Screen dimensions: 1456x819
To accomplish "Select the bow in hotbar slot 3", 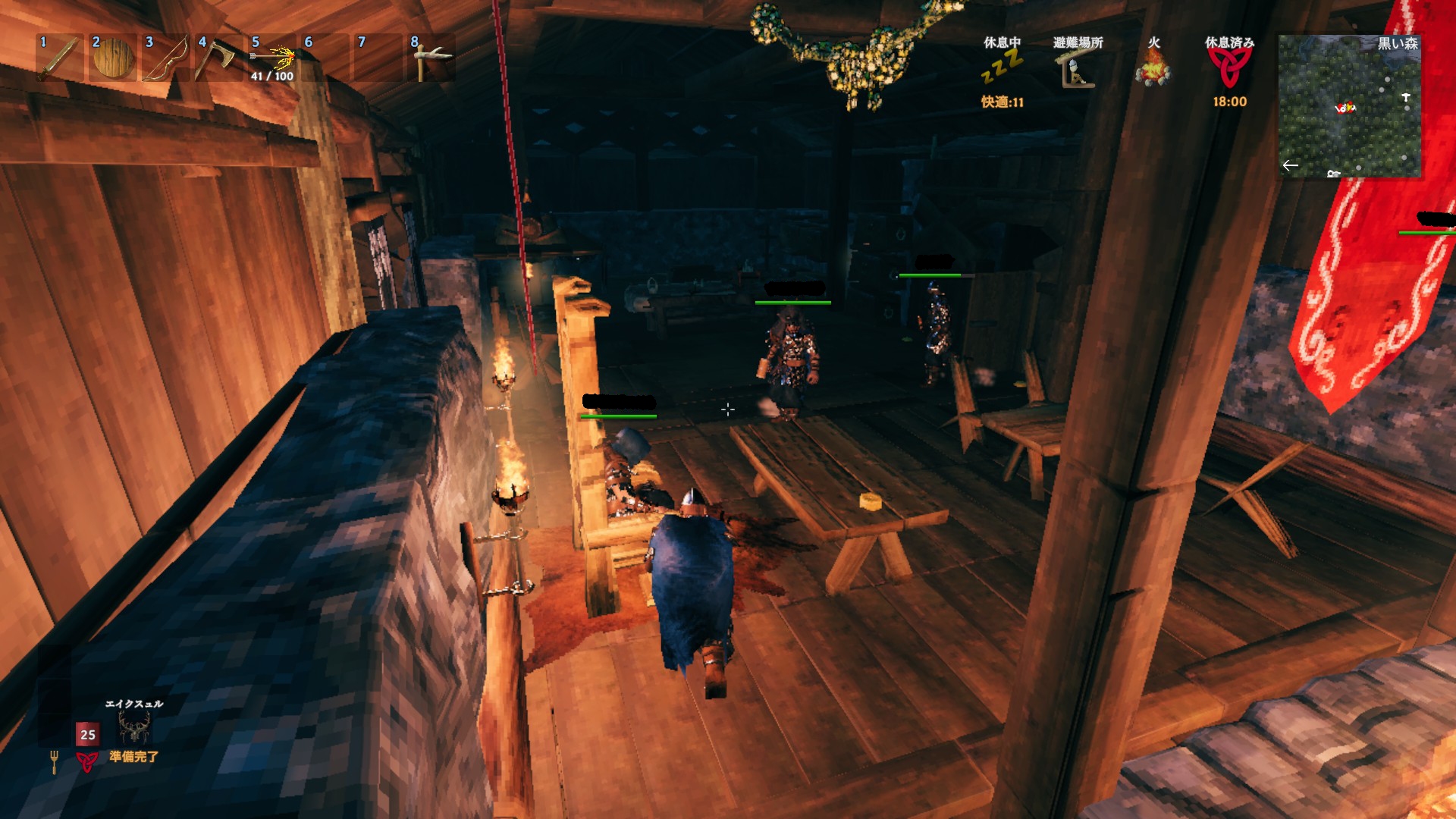I will click(x=166, y=58).
